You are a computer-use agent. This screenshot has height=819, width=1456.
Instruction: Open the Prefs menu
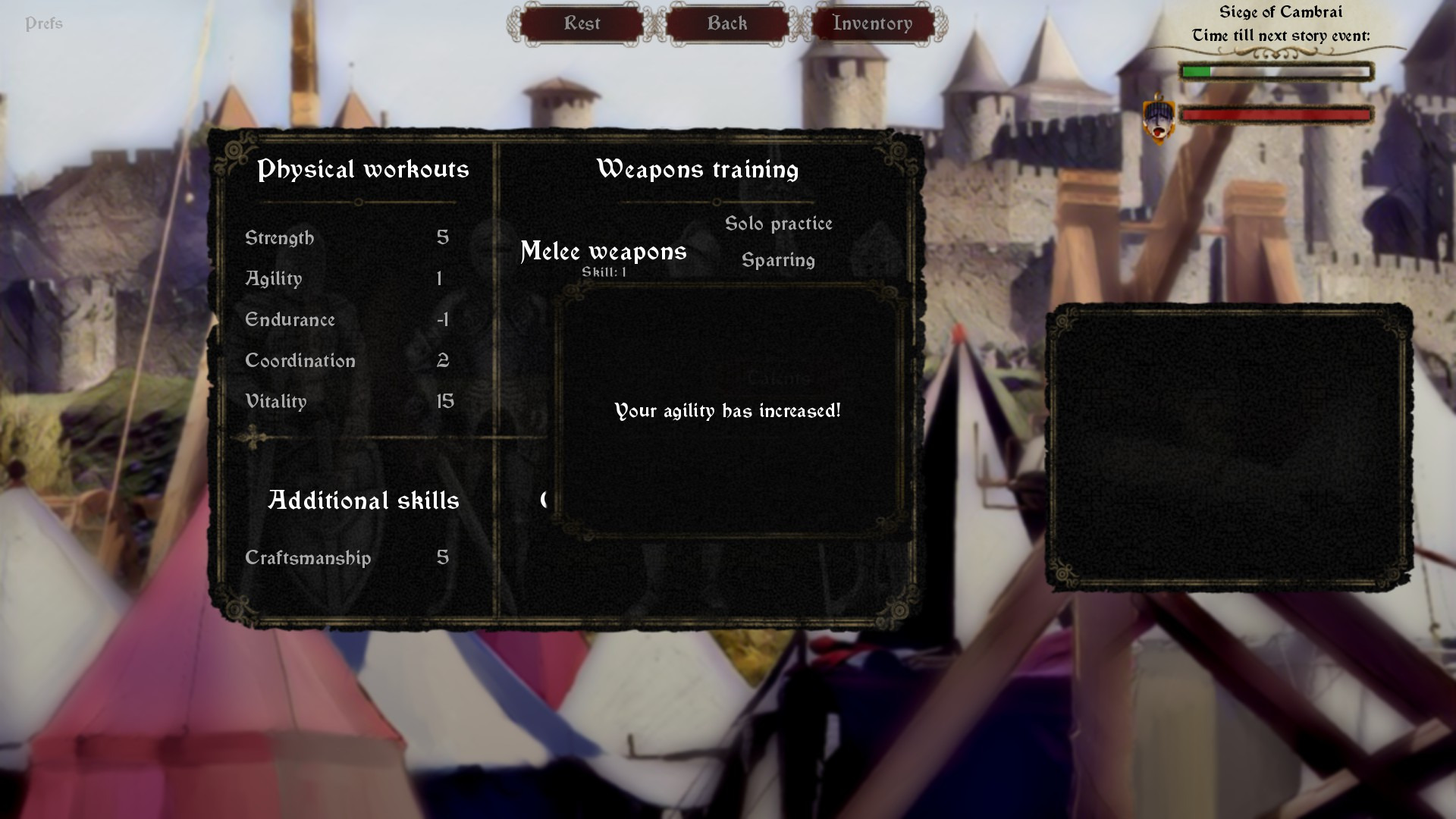click(43, 24)
